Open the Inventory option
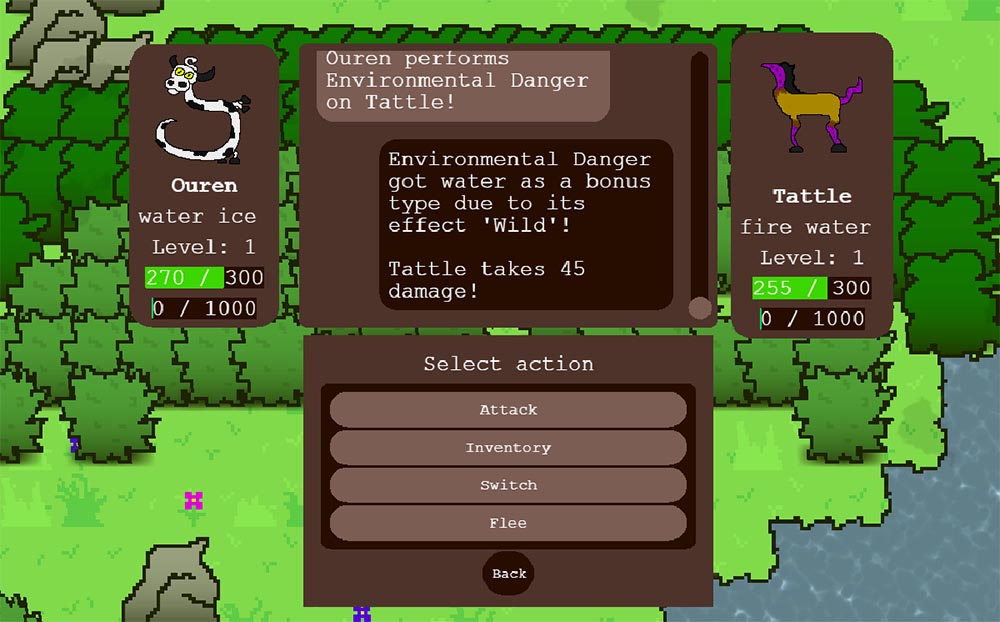 point(508,448)
